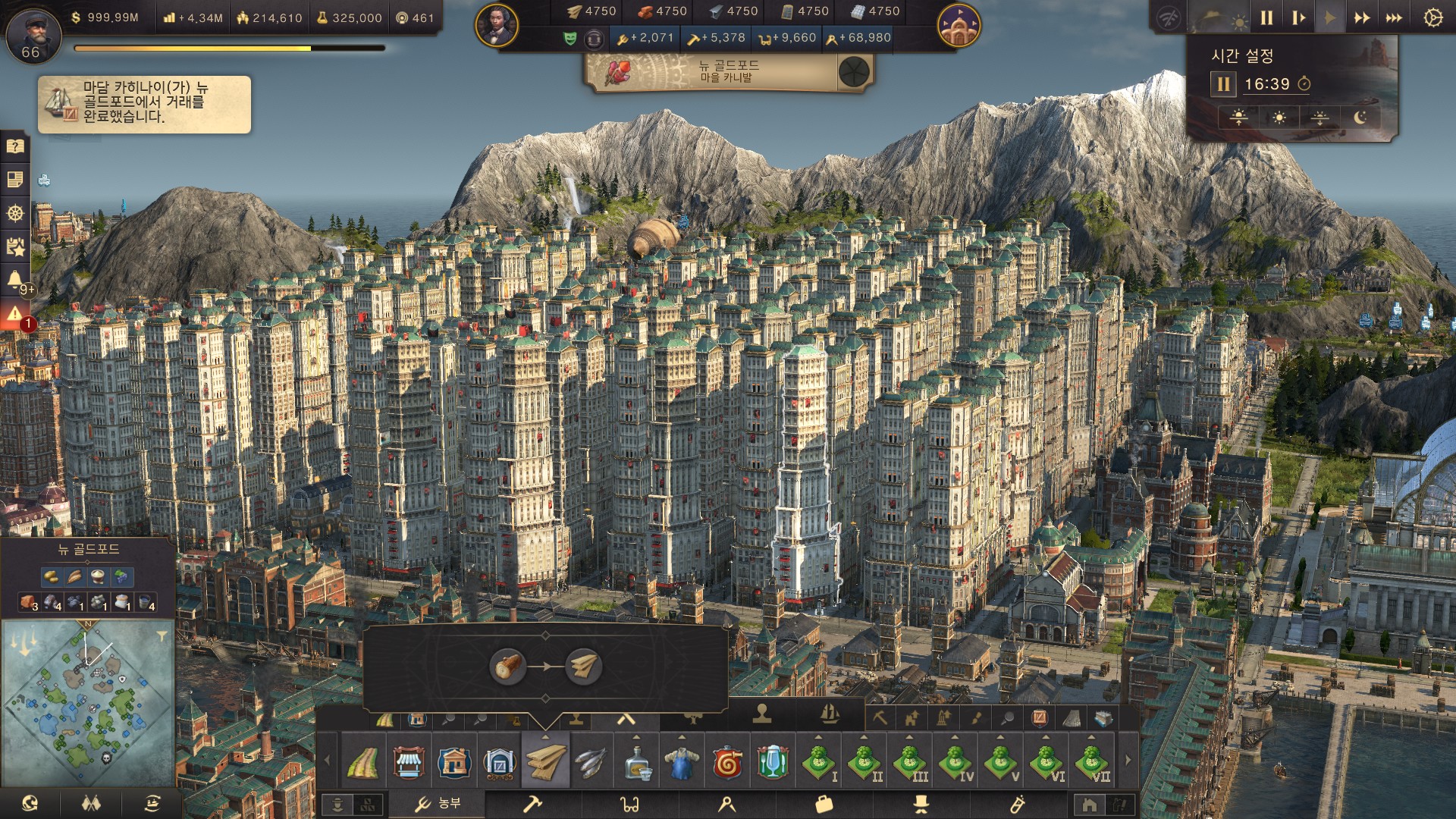1456x819 pixels.
Task: Select the dirt road build icon
Action: click(x=362, y=761)
